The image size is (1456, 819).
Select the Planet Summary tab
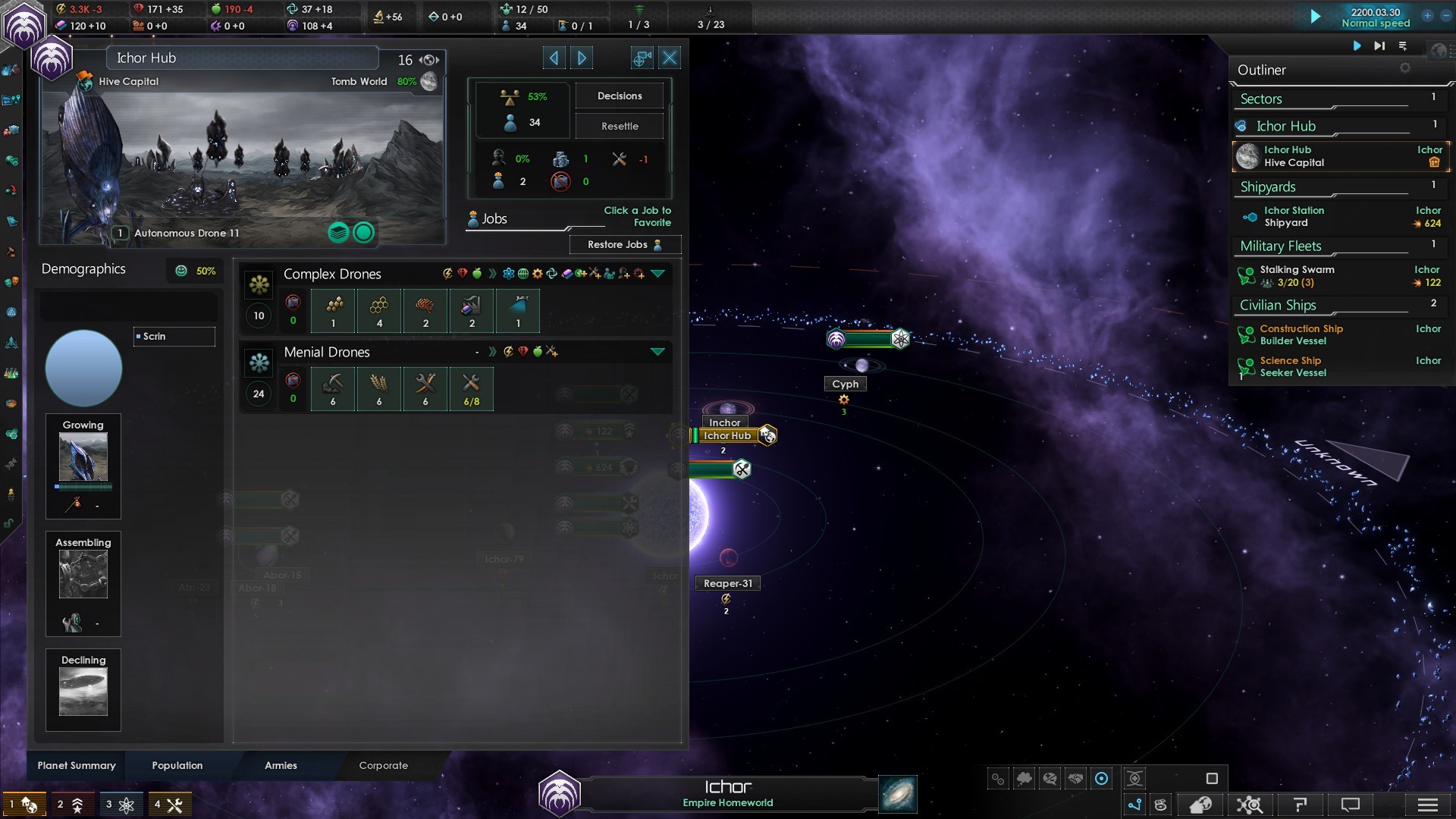(77, 765)
